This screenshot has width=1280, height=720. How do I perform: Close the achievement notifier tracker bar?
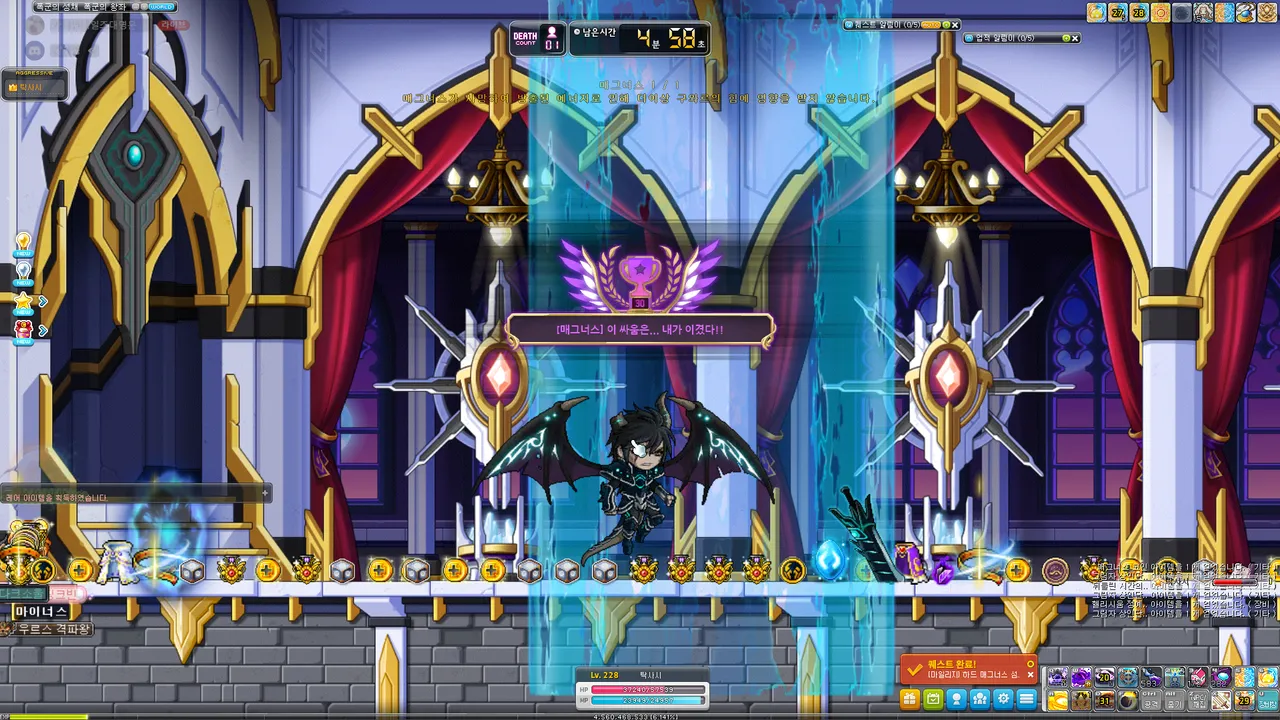pyautogui.click(x=1076, y=38)
